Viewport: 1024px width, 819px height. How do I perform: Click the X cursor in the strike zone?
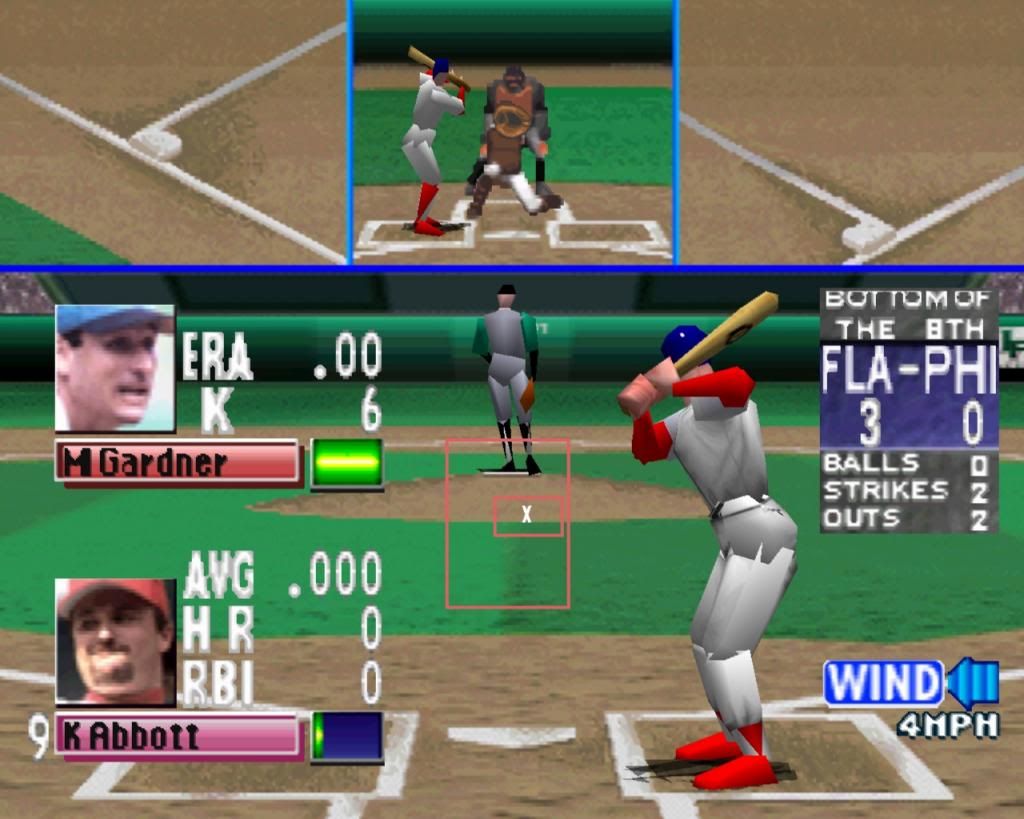point(527,515)
